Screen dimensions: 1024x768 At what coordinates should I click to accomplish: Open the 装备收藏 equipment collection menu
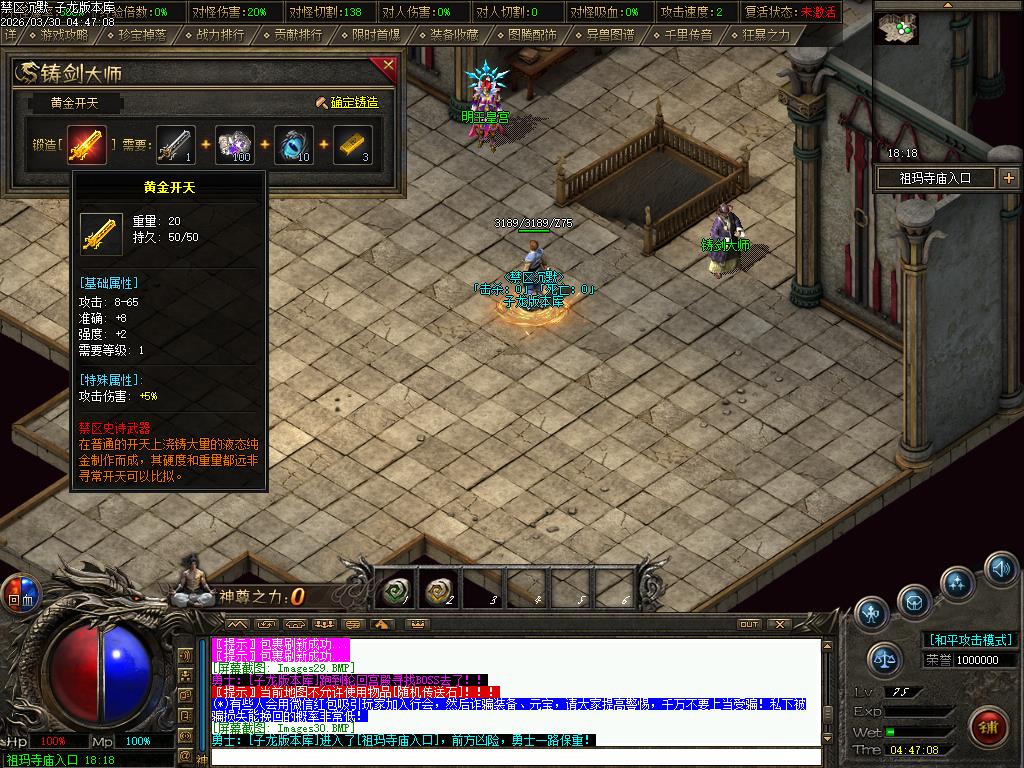[454, 34]
